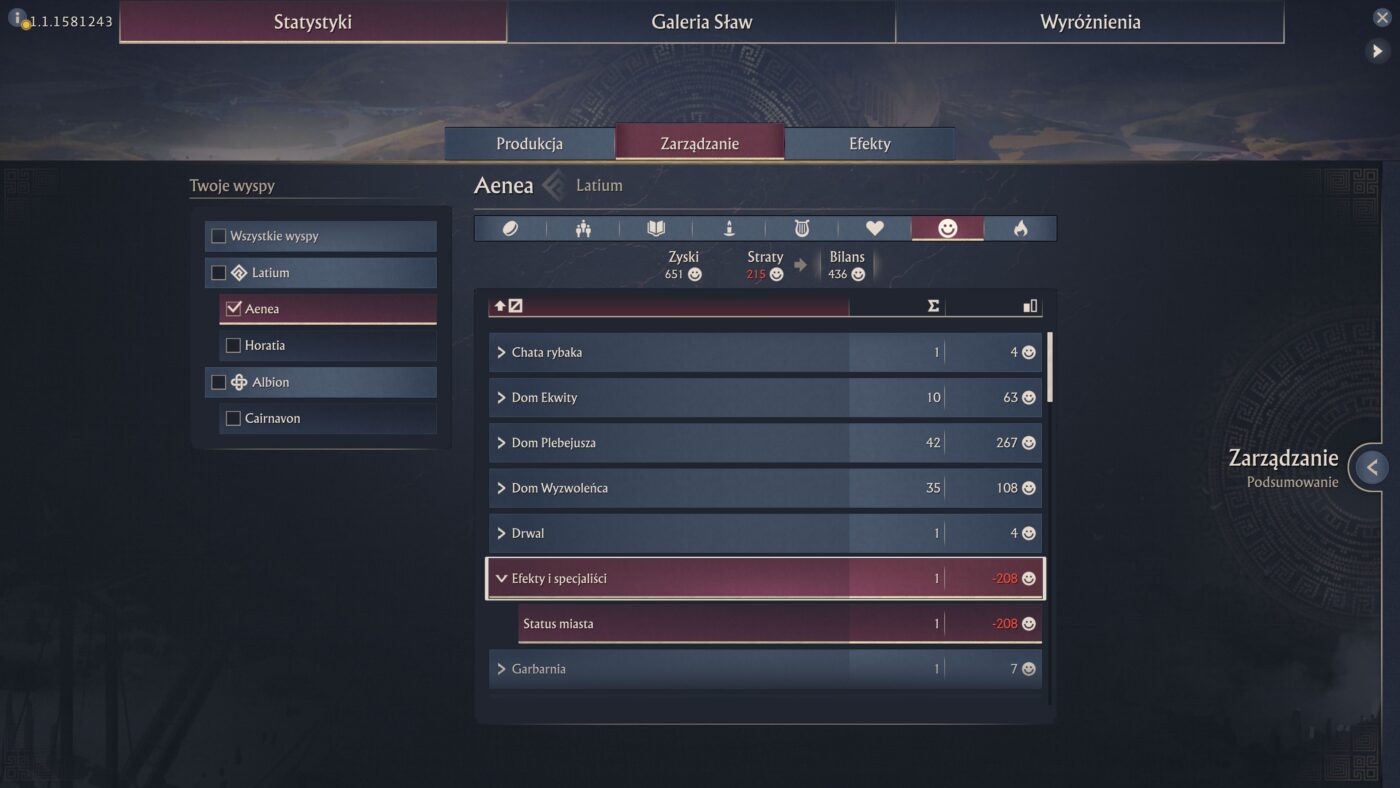Viewport: 1400px width, 788px height.
Task: Select the Statystyki tab
Action: point(313,22)
